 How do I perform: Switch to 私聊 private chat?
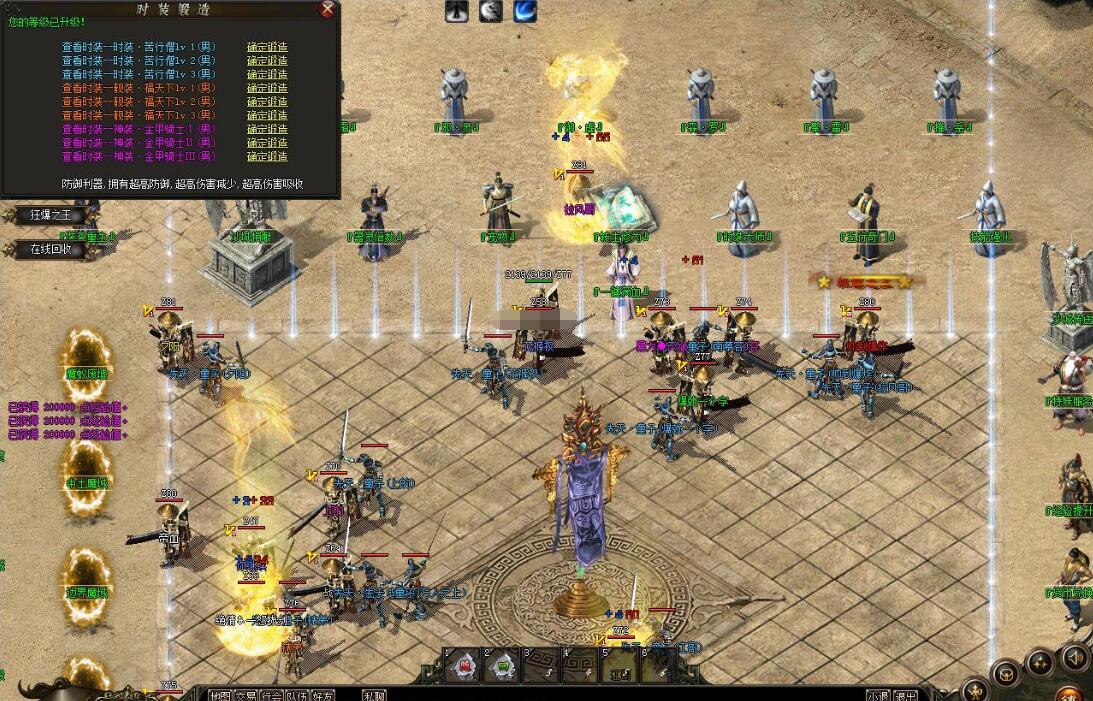pos(375,695)
